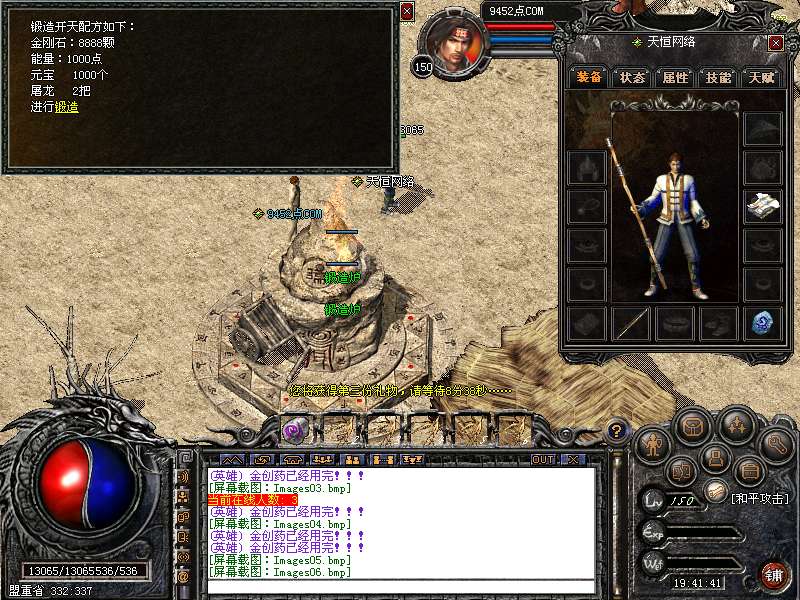This screenshot has height=600, width=800.
Task: Show the 技能 skills tab
Action: (x=718, y=77)
